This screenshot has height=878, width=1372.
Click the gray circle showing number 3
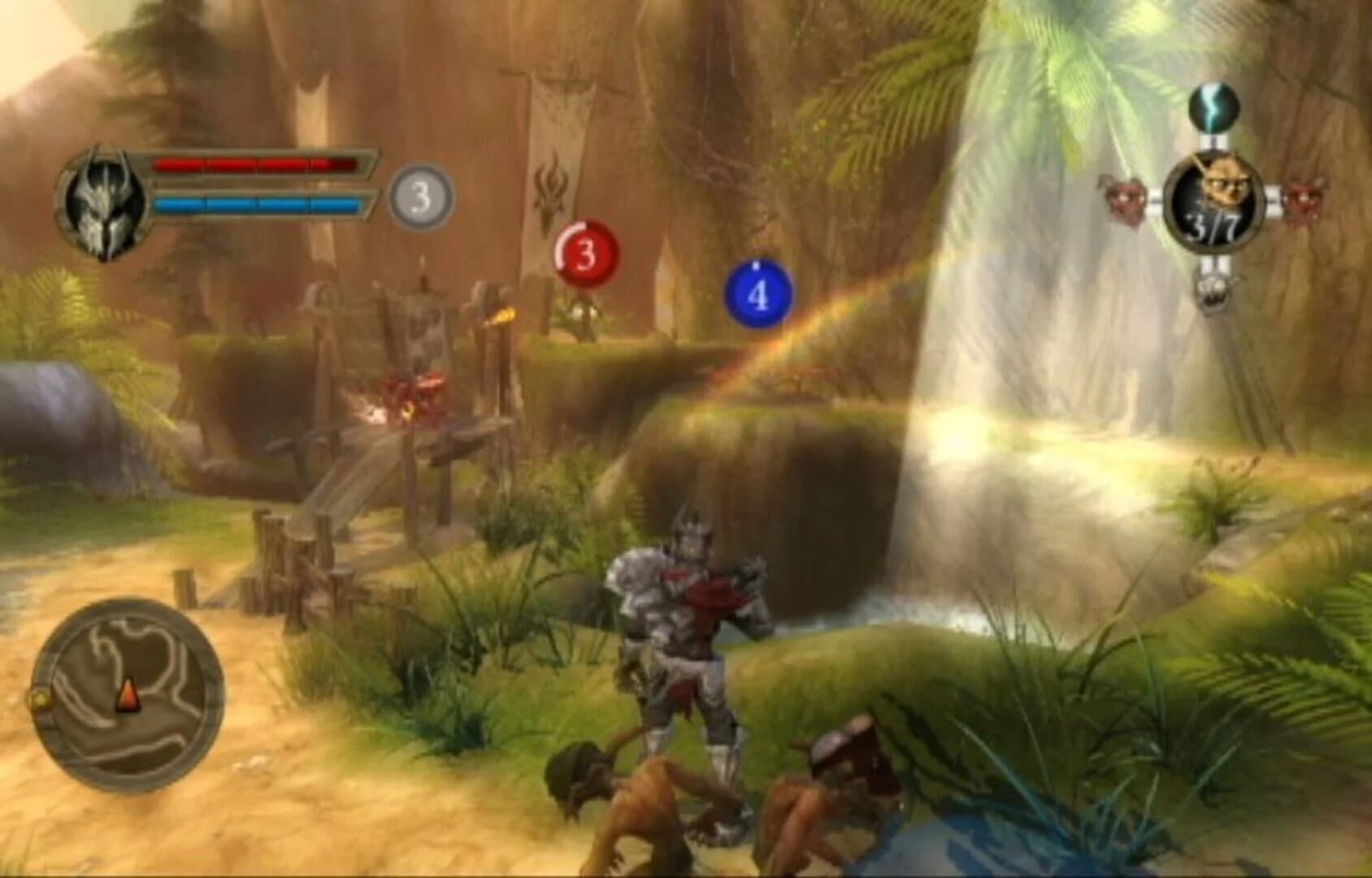(419, 195)
